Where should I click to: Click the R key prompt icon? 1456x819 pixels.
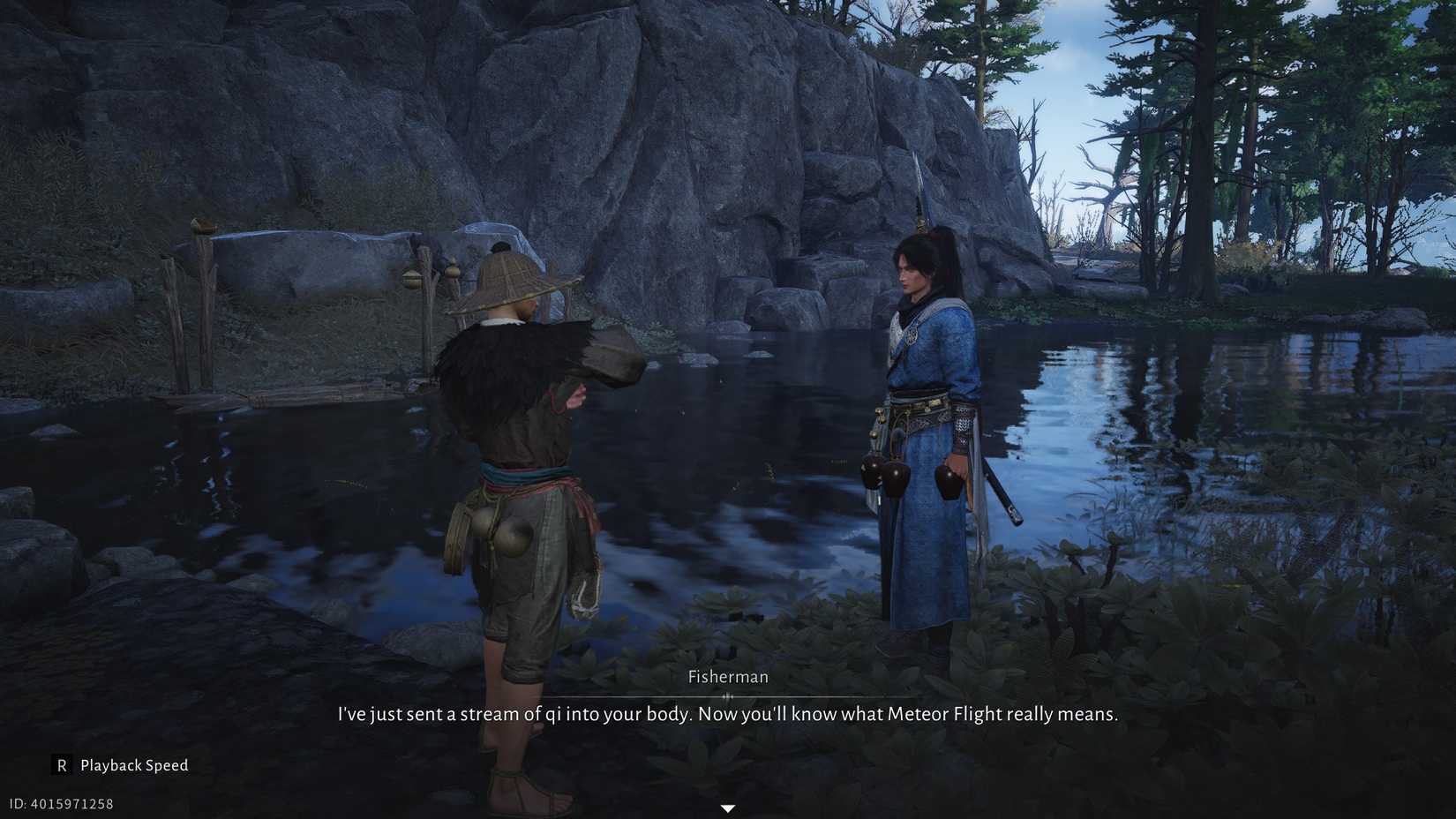pyautogui.click(x=61, y=765)
